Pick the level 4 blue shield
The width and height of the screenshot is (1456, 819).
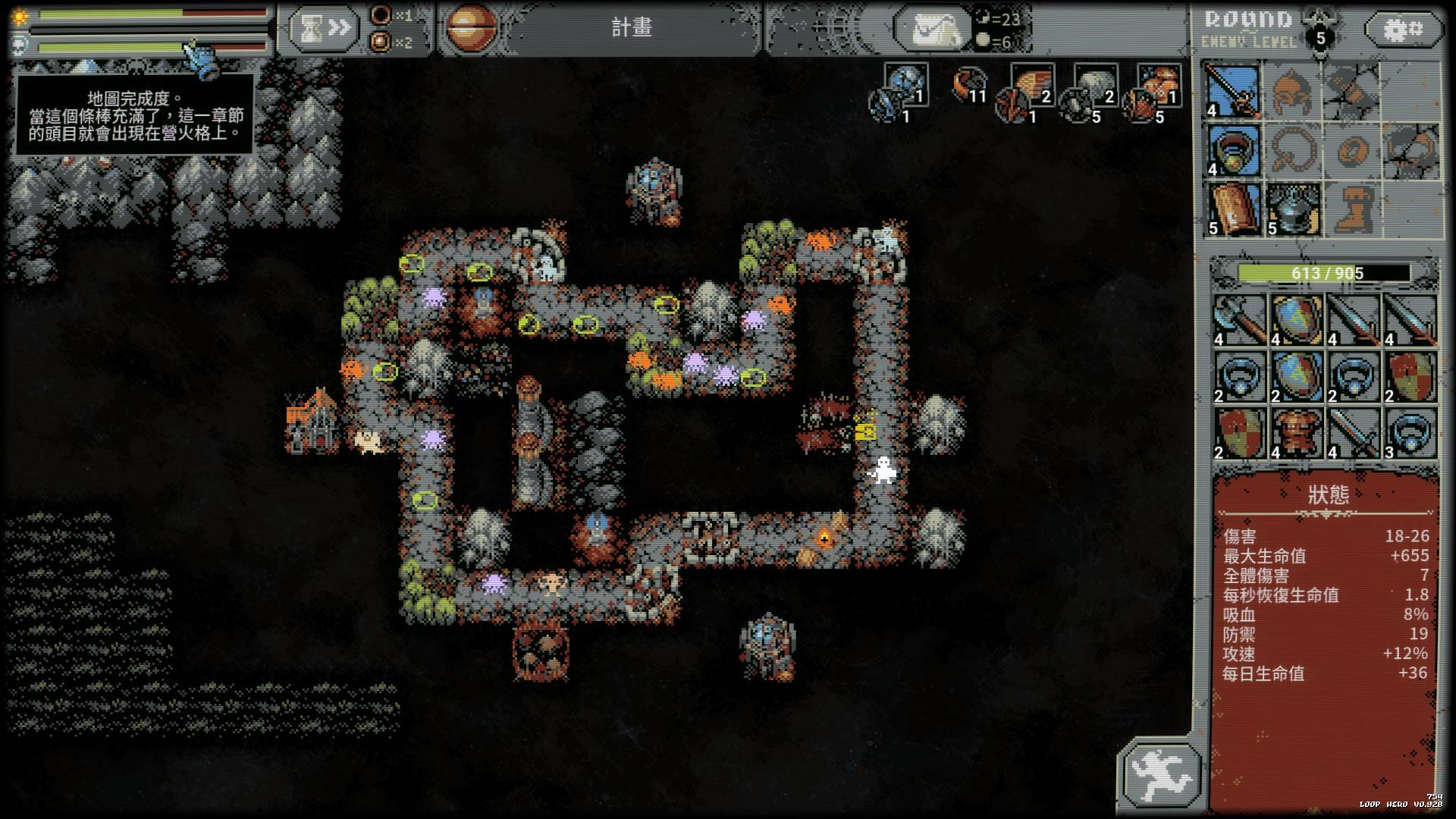(x=1297, y=320)
